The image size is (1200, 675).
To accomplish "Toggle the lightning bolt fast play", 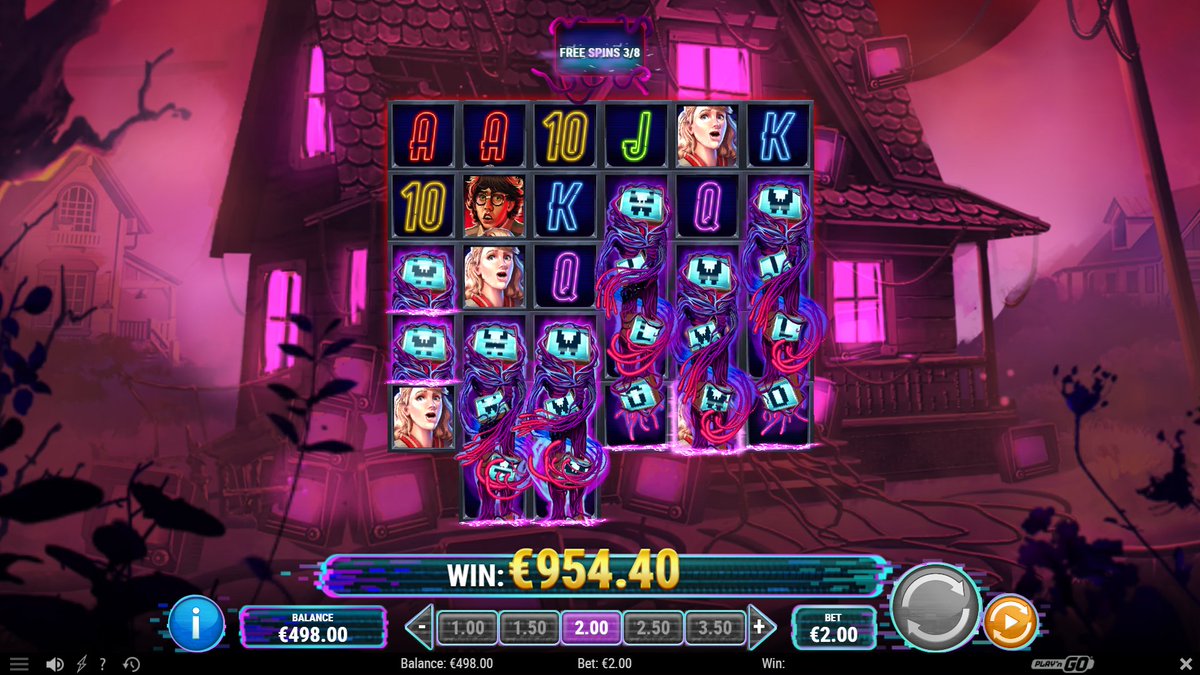I will coord(82,664).
